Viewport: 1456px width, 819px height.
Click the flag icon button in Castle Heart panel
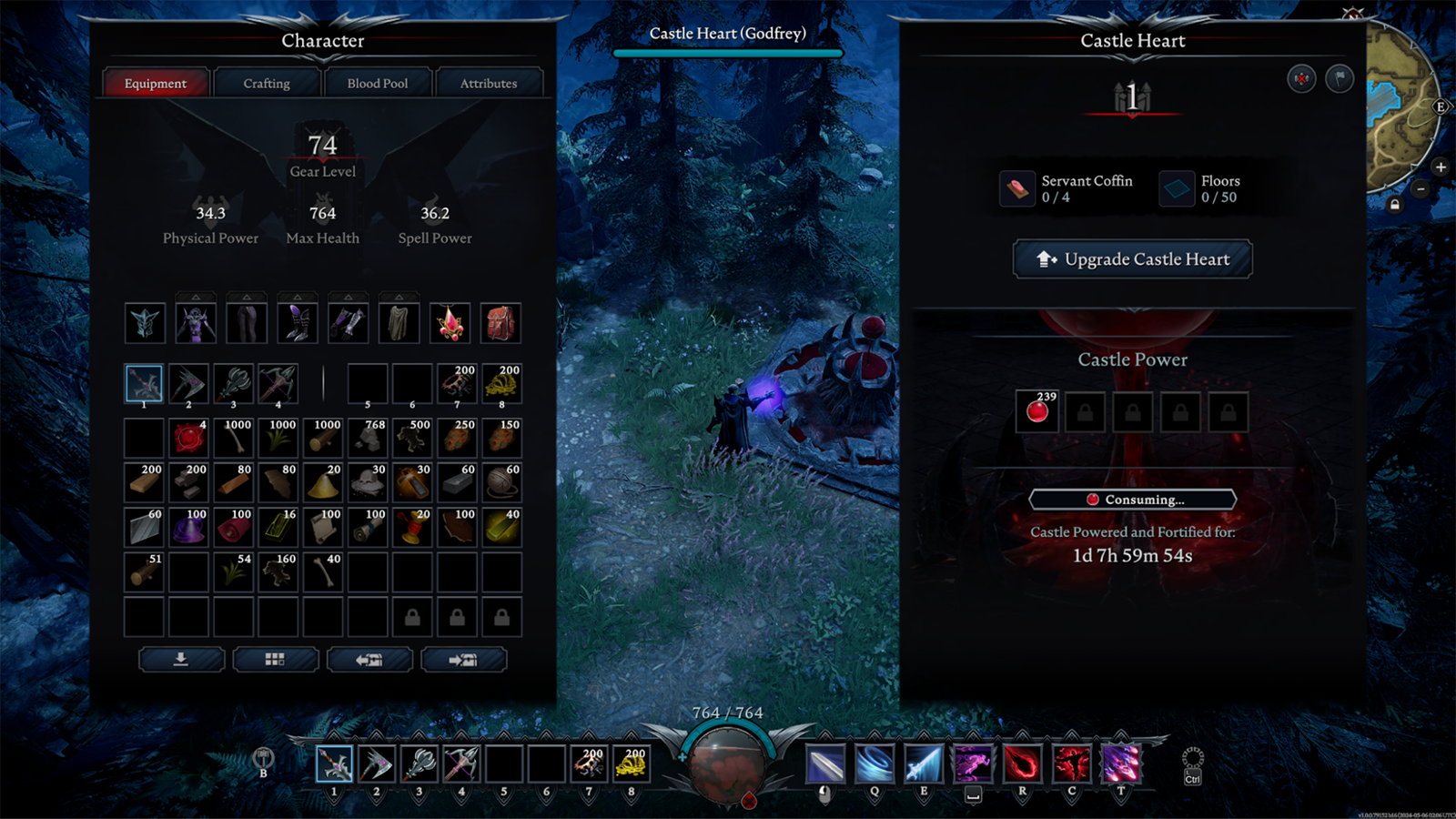pos(1340,79)
